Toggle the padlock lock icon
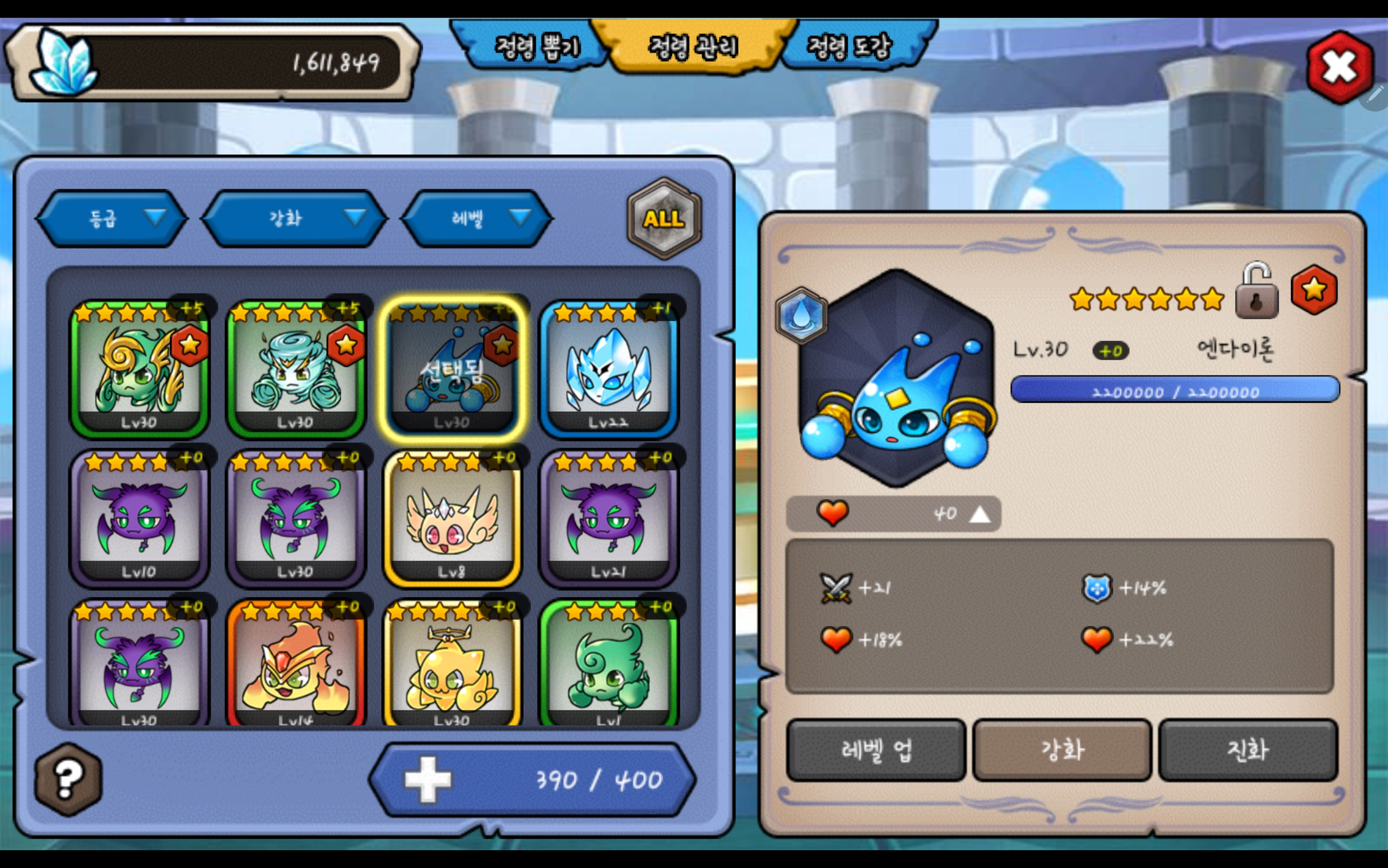 coord(1257,292)
